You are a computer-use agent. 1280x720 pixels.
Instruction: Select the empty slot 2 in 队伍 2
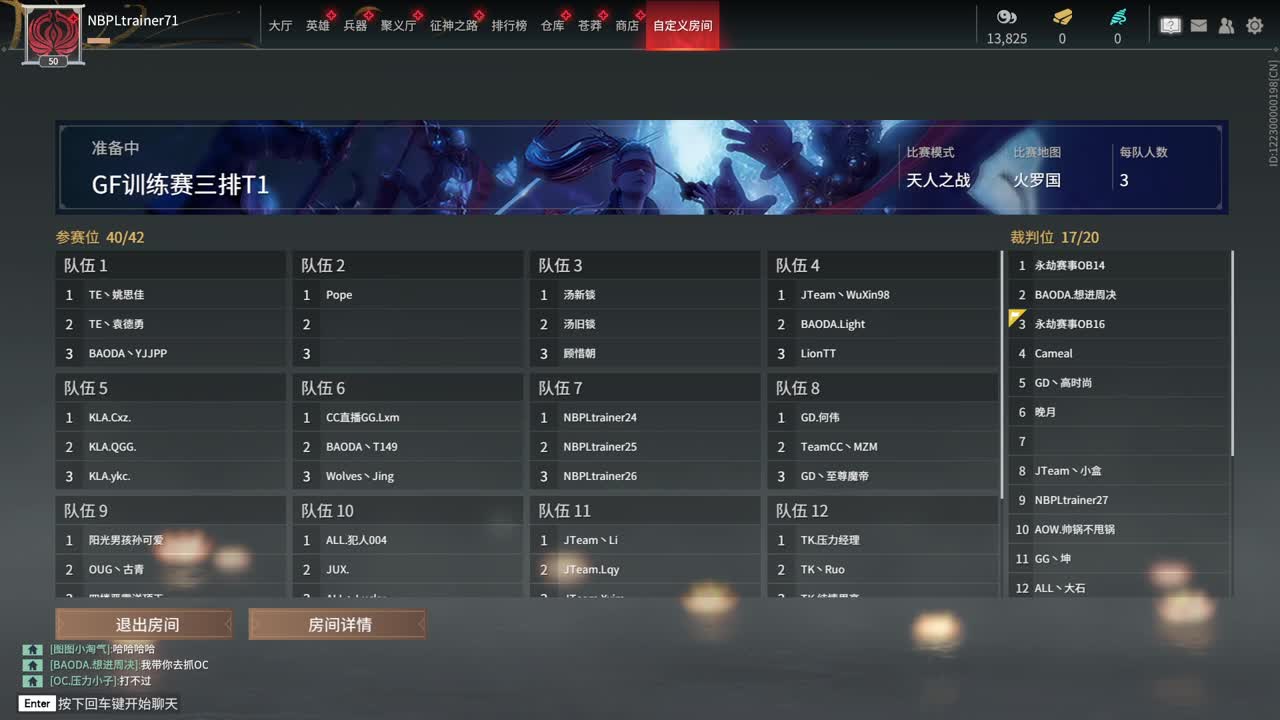coord(408,323)
